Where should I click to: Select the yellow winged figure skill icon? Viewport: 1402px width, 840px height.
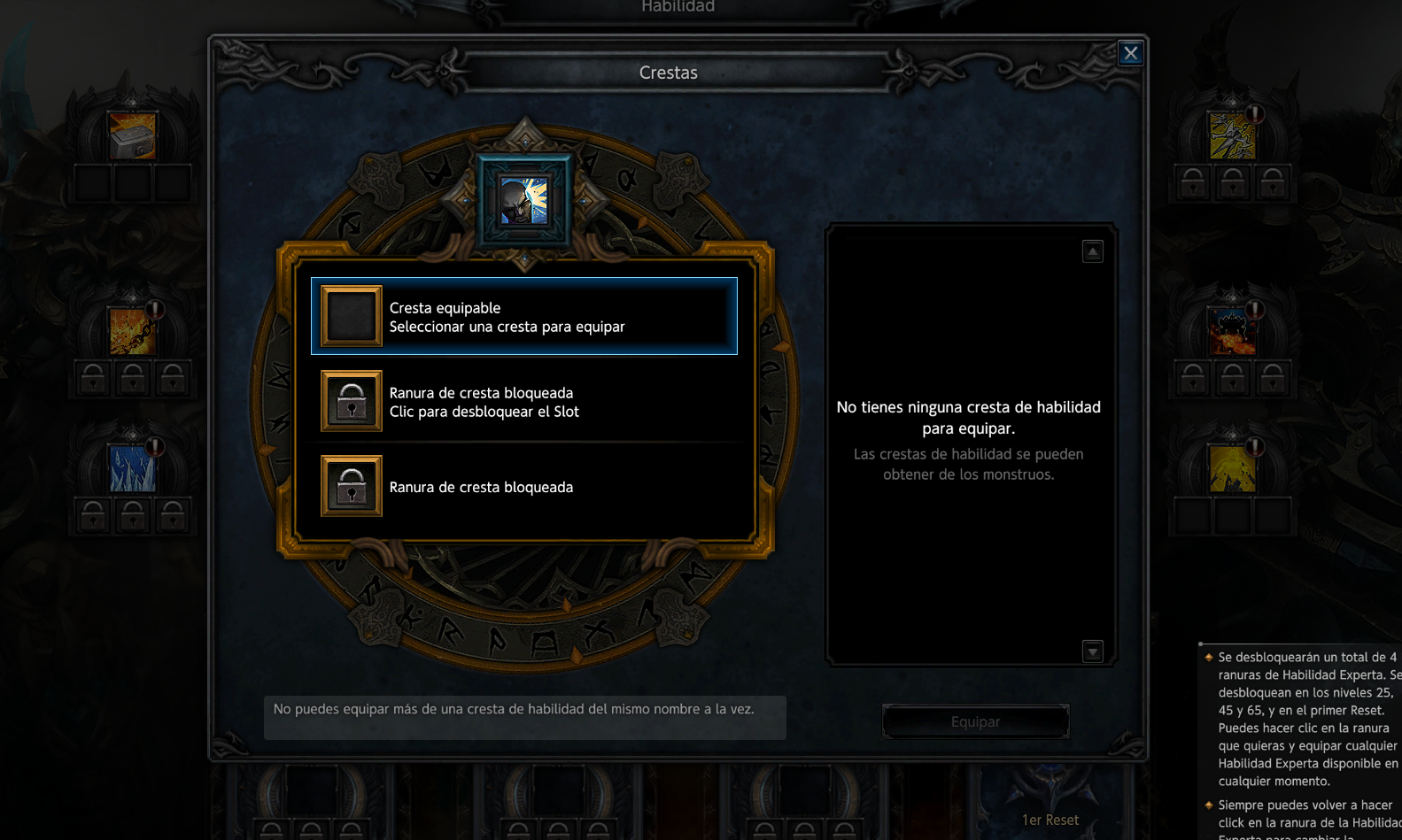click(1232, 136)
